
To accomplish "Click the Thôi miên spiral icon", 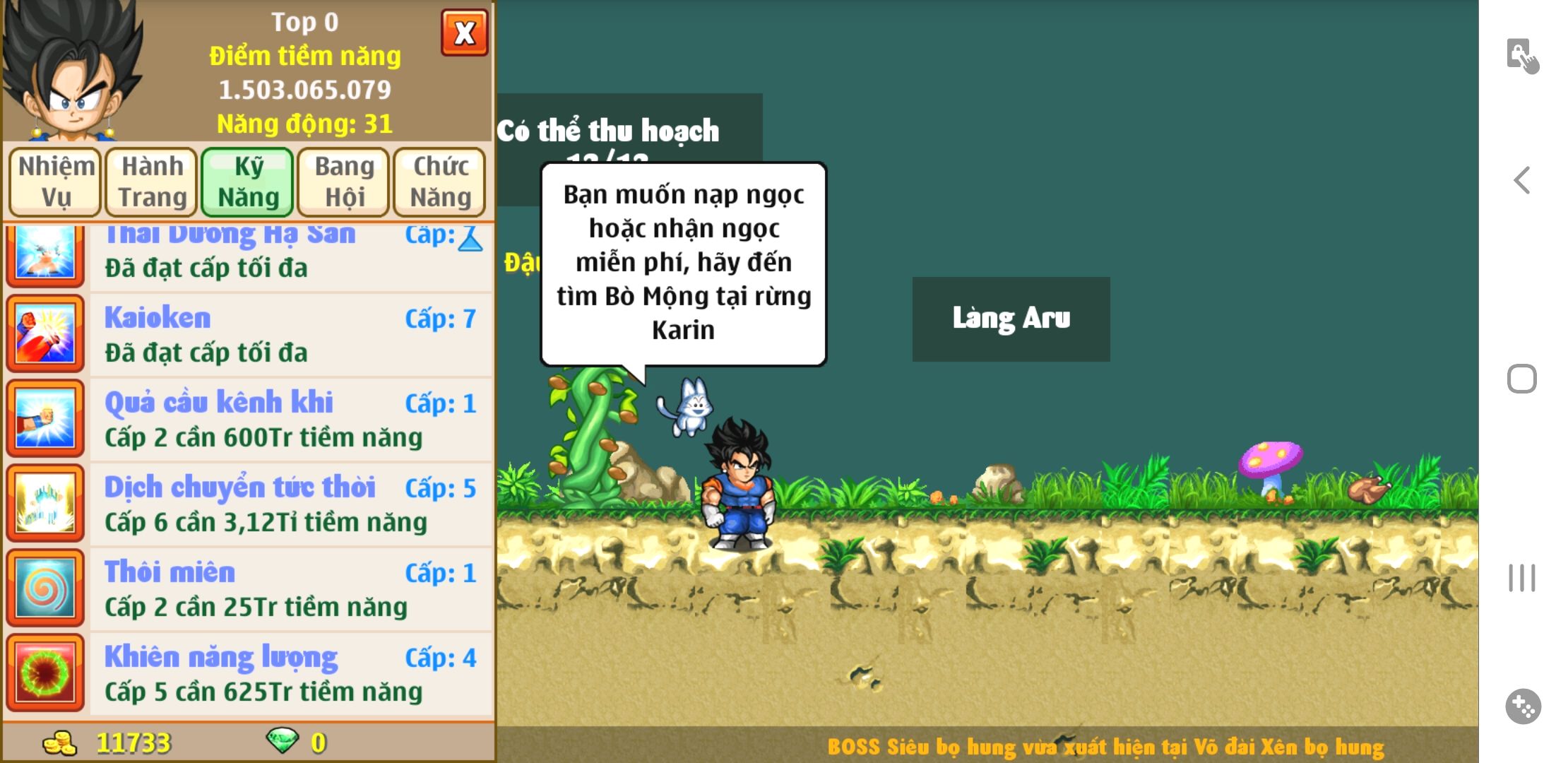I will tap(45, 589).
